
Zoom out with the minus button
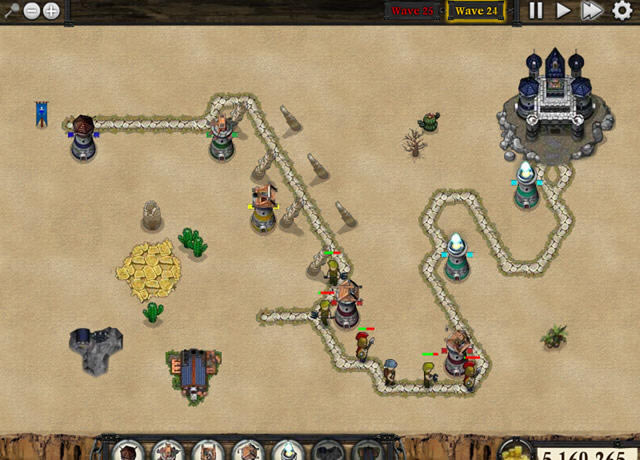point(31,11)
